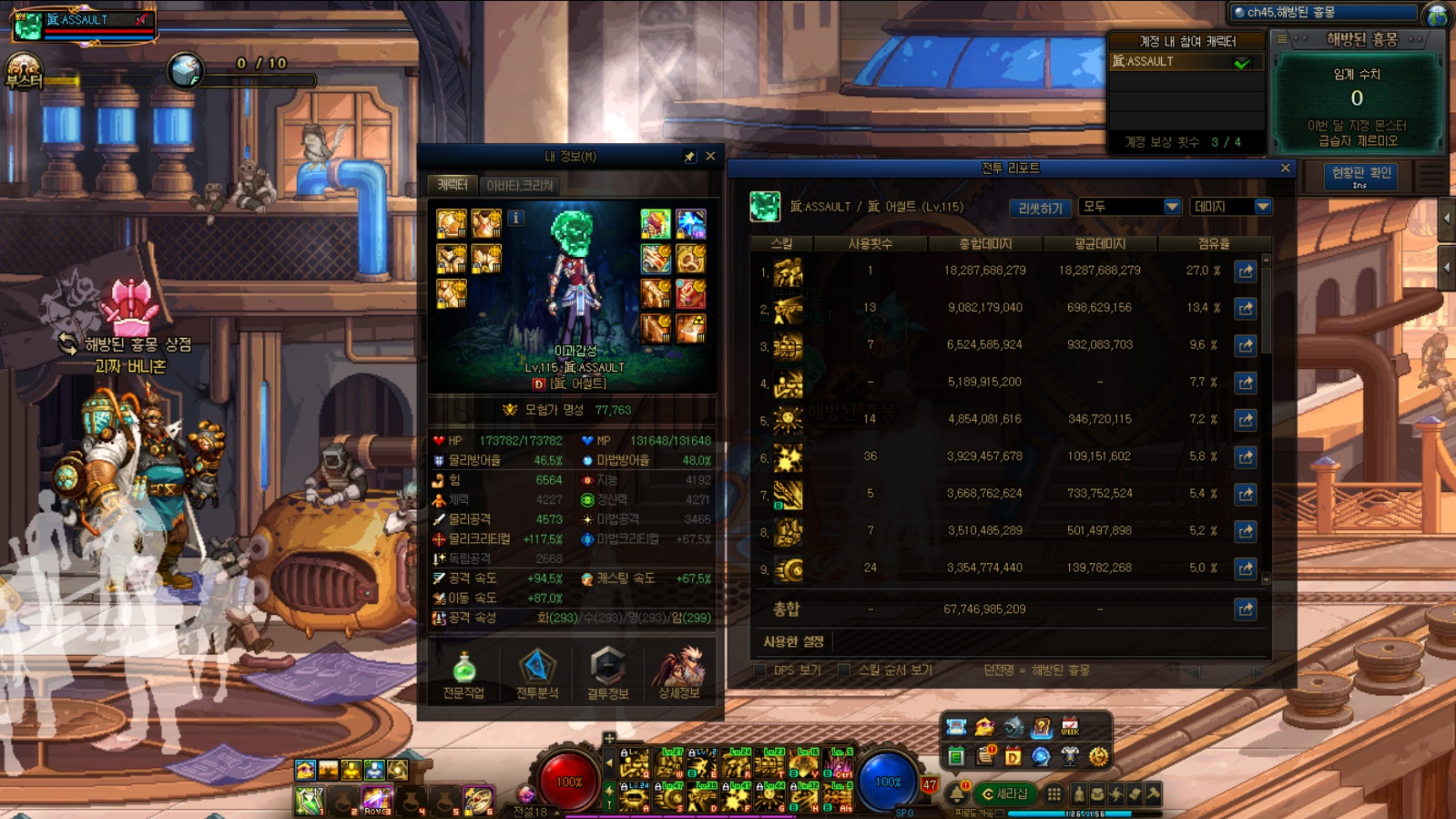Select the 세리아 button on the bottom bar
Screen dimensions: 1456x819
coord(1004,793)
